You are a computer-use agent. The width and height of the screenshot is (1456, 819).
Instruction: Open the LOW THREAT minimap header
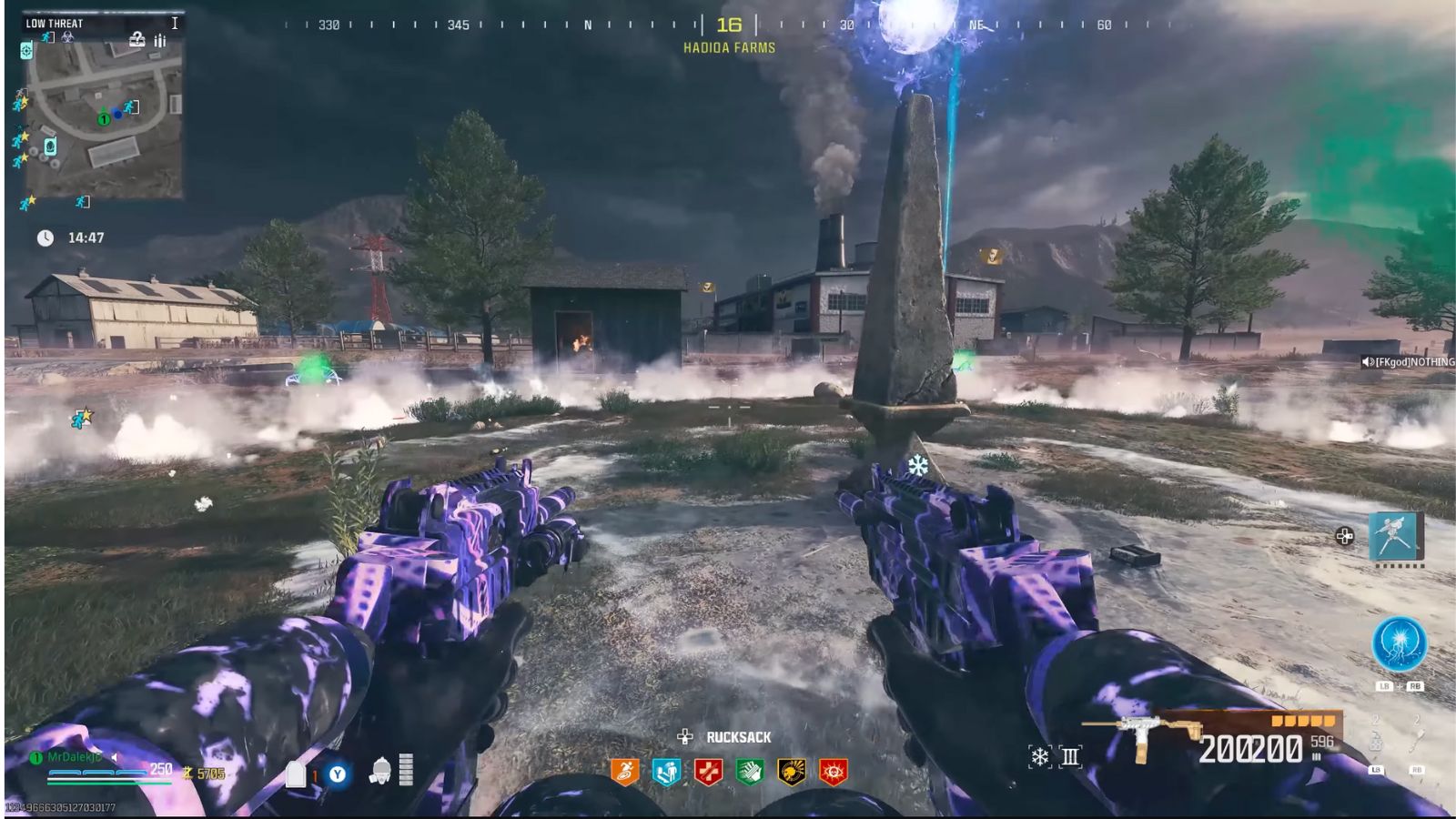pos(55,23)
